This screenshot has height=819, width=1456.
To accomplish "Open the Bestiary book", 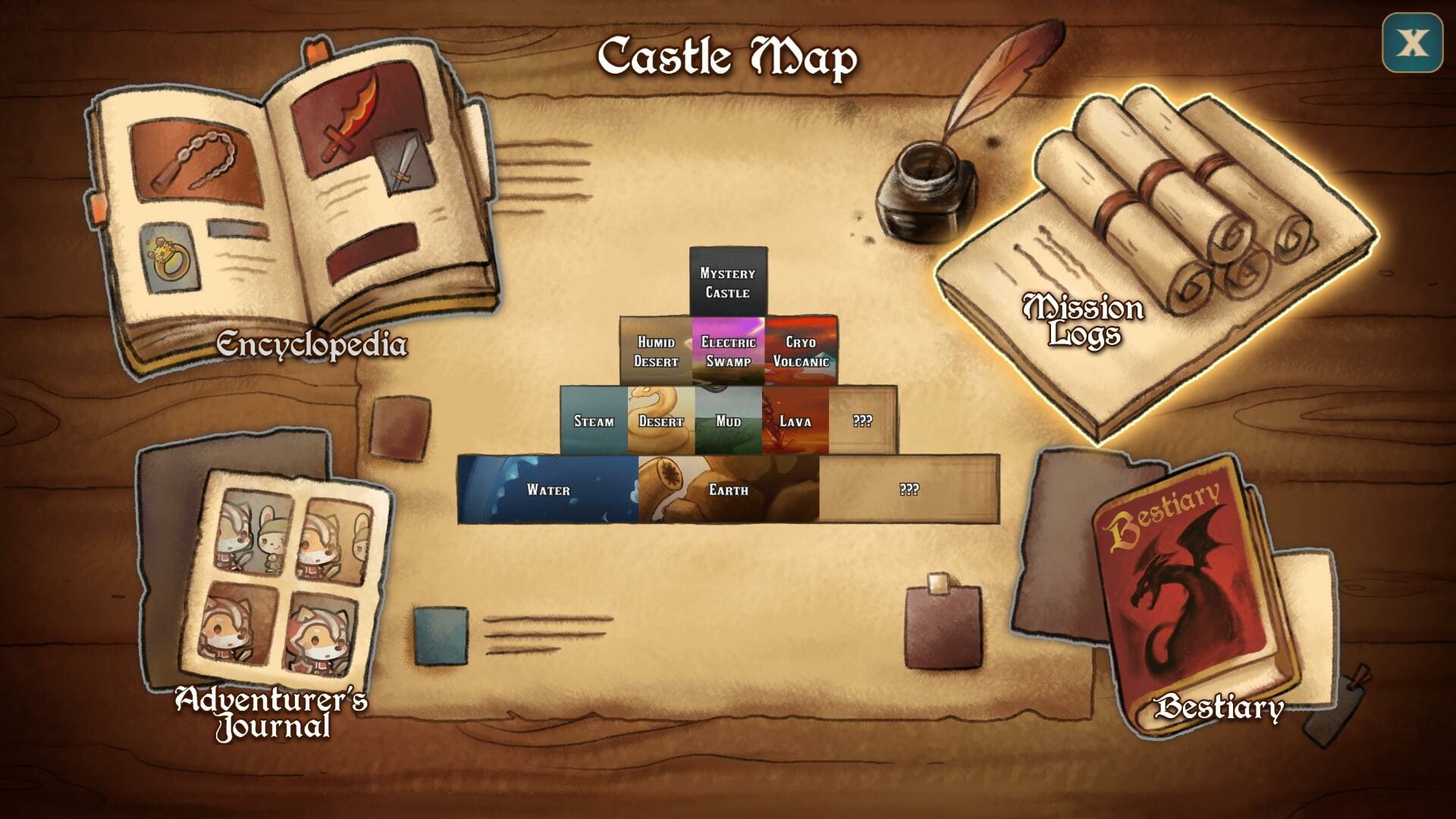I will [1191, 599].
